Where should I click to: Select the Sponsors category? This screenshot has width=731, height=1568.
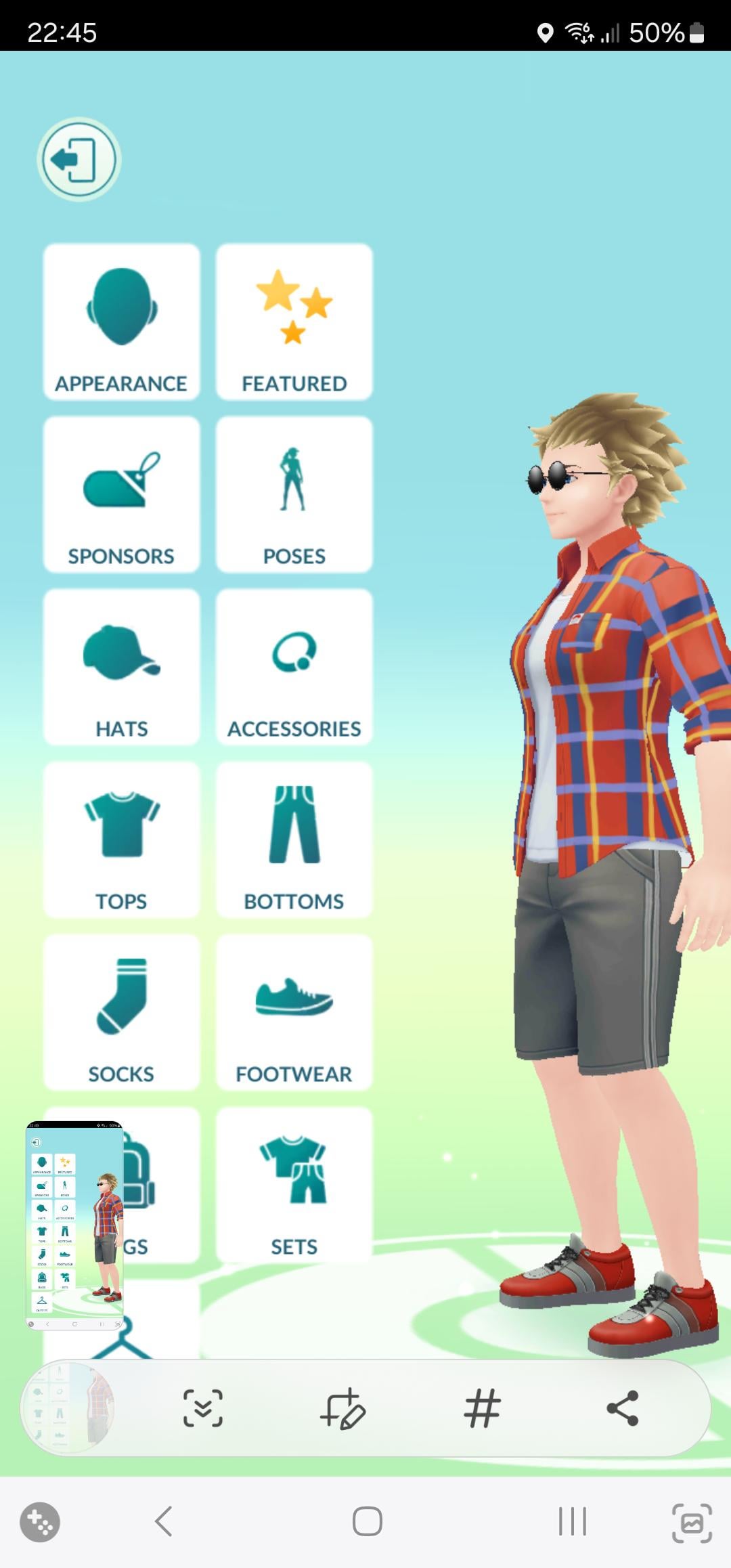click(x=122, y=495)
